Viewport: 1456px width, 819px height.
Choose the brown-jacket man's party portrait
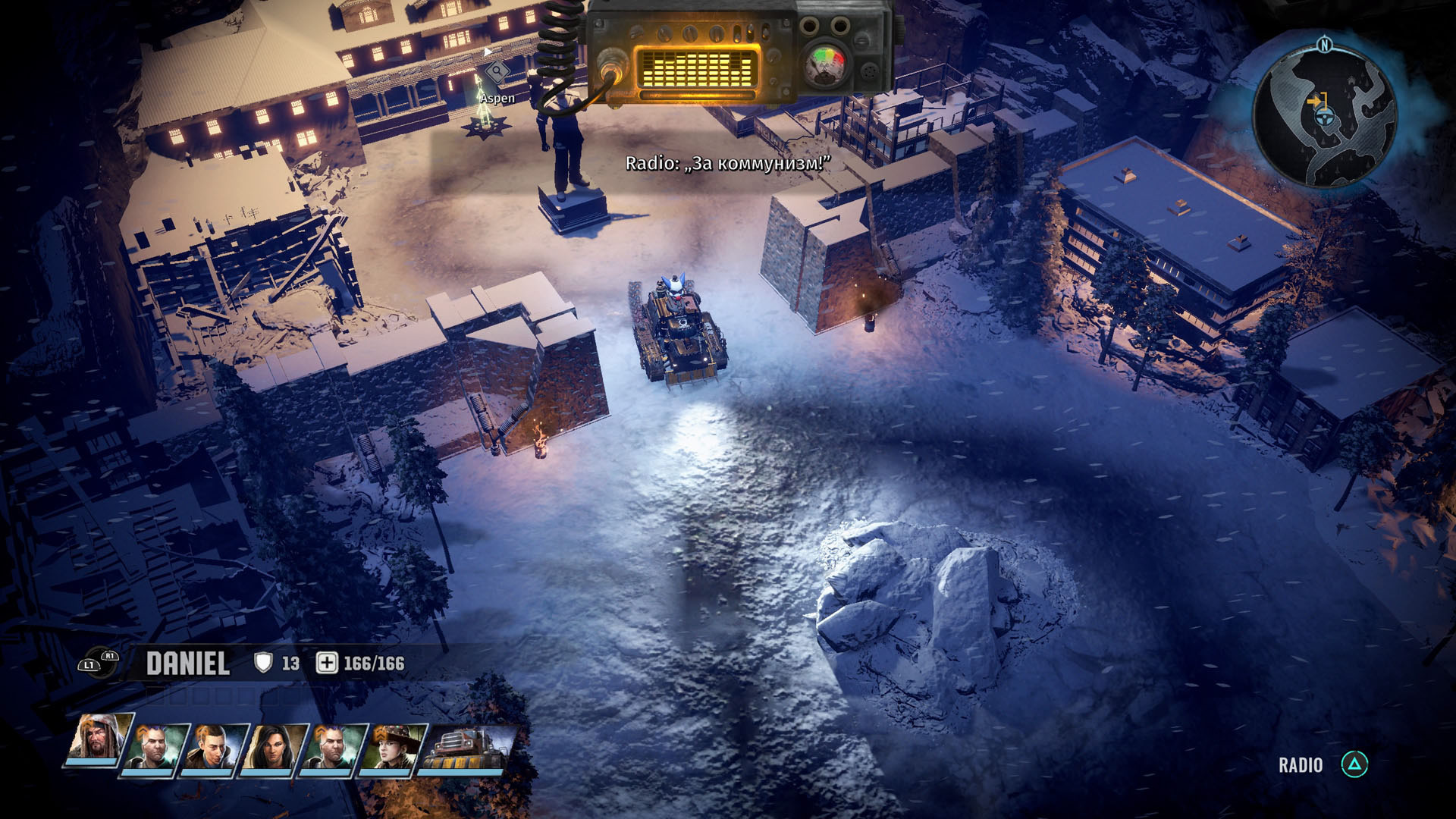pos(215,746)
